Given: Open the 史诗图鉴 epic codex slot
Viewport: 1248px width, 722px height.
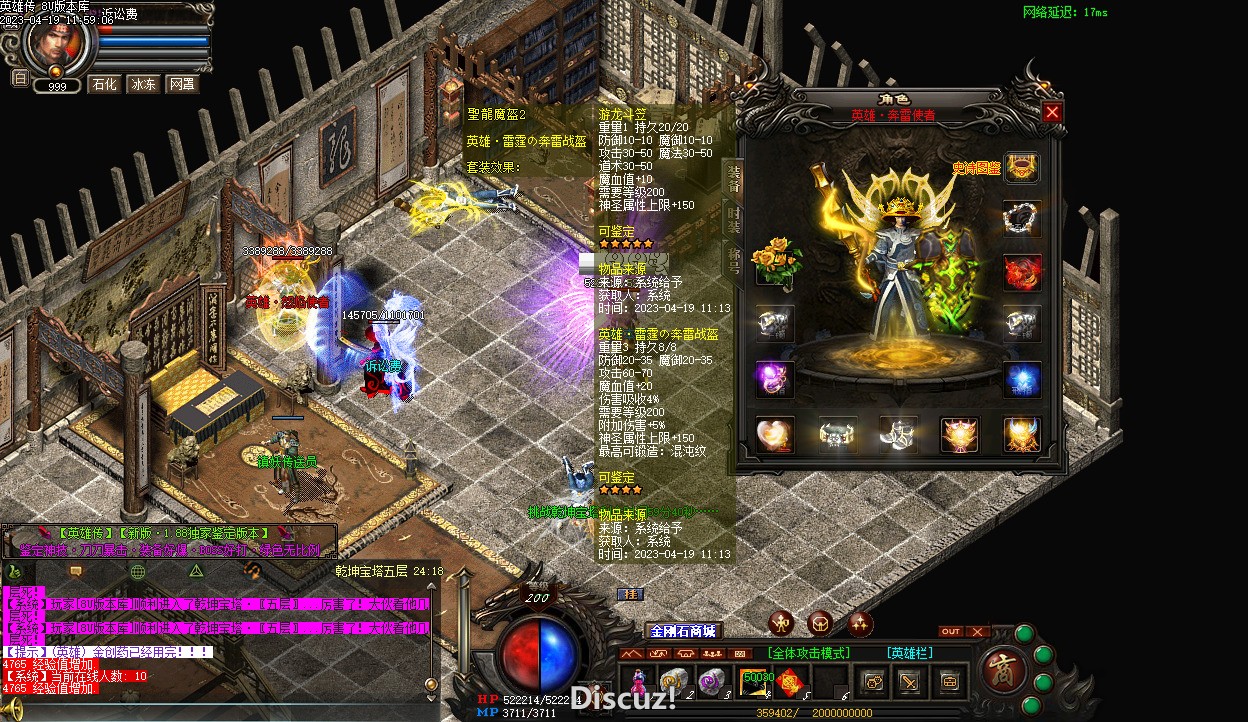Looking at the screenshot, I should click(x=1021, y=168).
